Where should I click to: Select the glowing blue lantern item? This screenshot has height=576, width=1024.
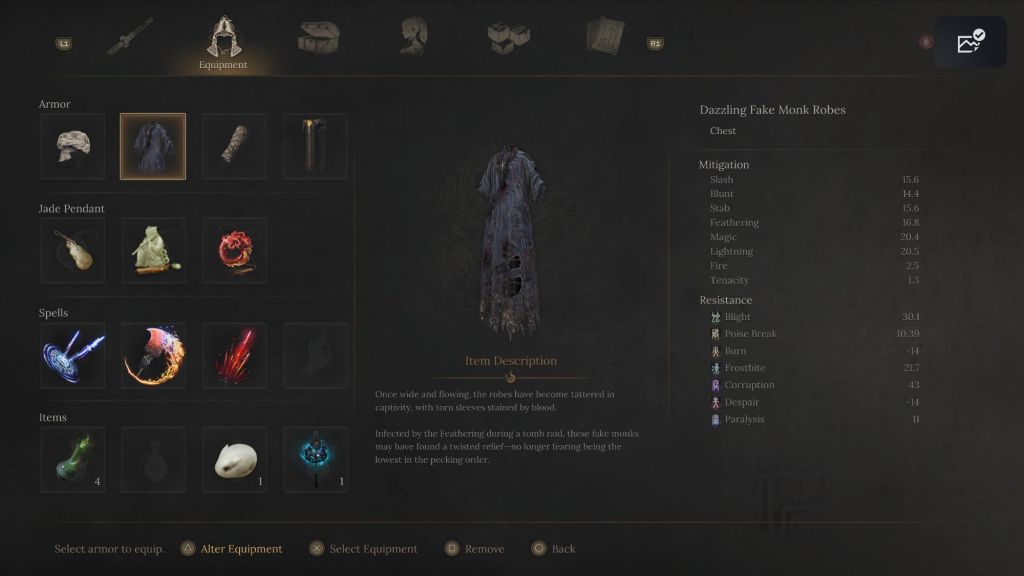pos(316,460)
